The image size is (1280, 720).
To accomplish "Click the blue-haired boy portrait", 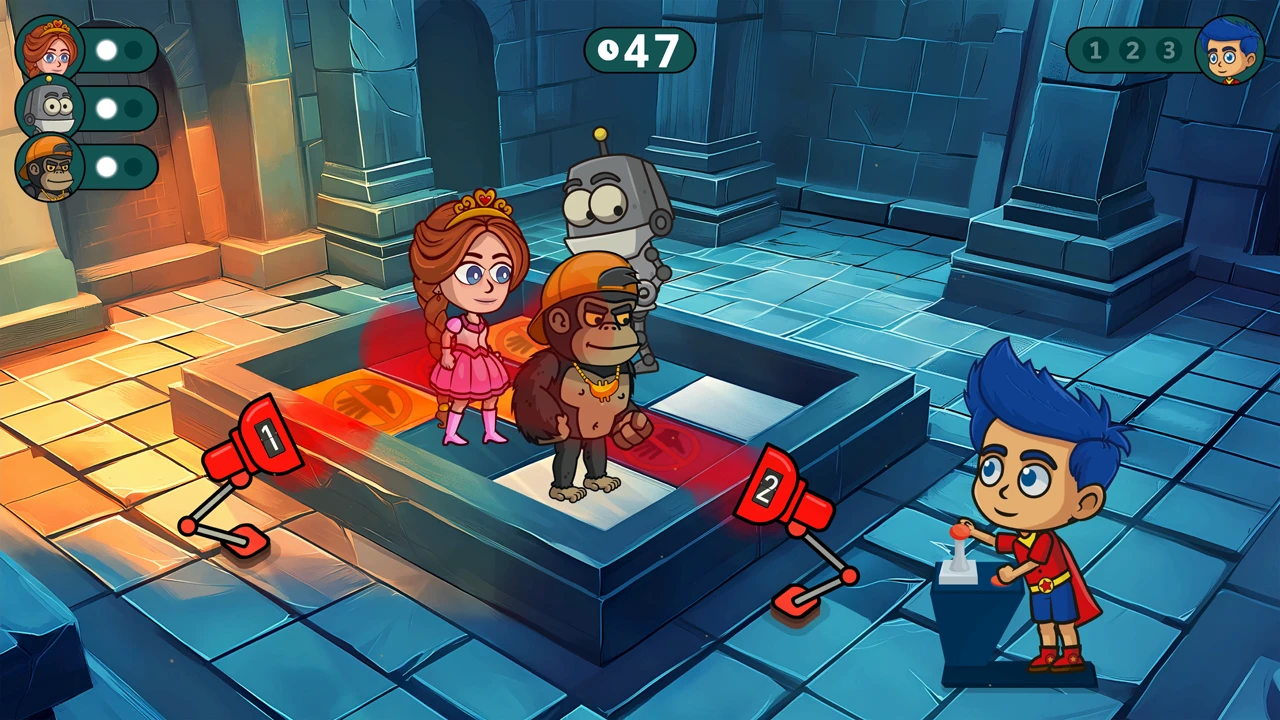I will (x=1230, y=50).
